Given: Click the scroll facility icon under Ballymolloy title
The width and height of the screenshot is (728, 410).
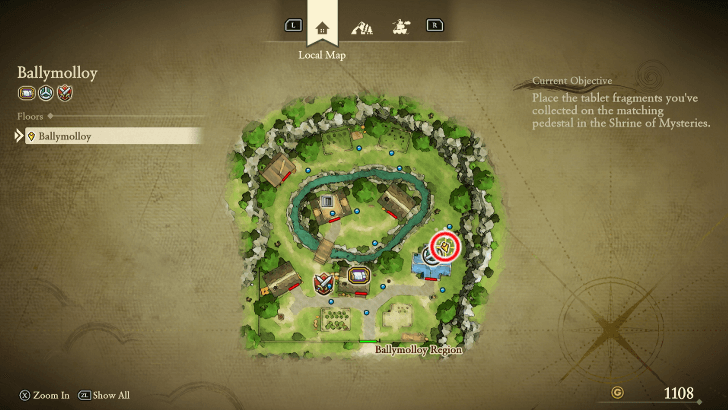Looking at the screenshot, I should click(x=26, y=94).
